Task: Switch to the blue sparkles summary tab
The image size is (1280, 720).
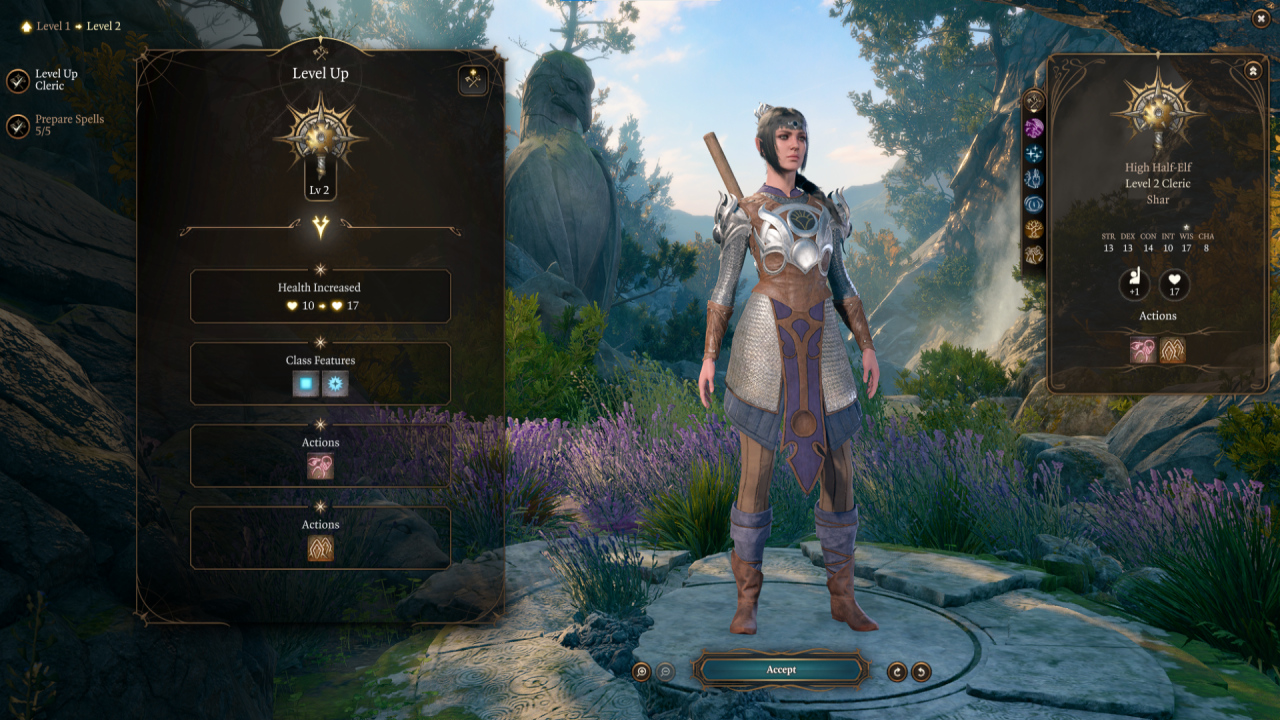Action: [1034, 153]
